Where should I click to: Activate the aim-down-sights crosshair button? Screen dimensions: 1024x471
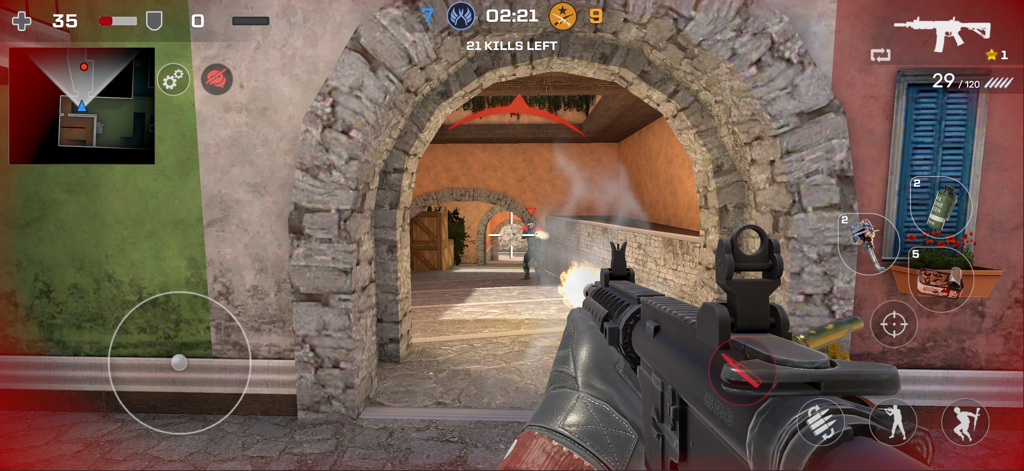893,324
